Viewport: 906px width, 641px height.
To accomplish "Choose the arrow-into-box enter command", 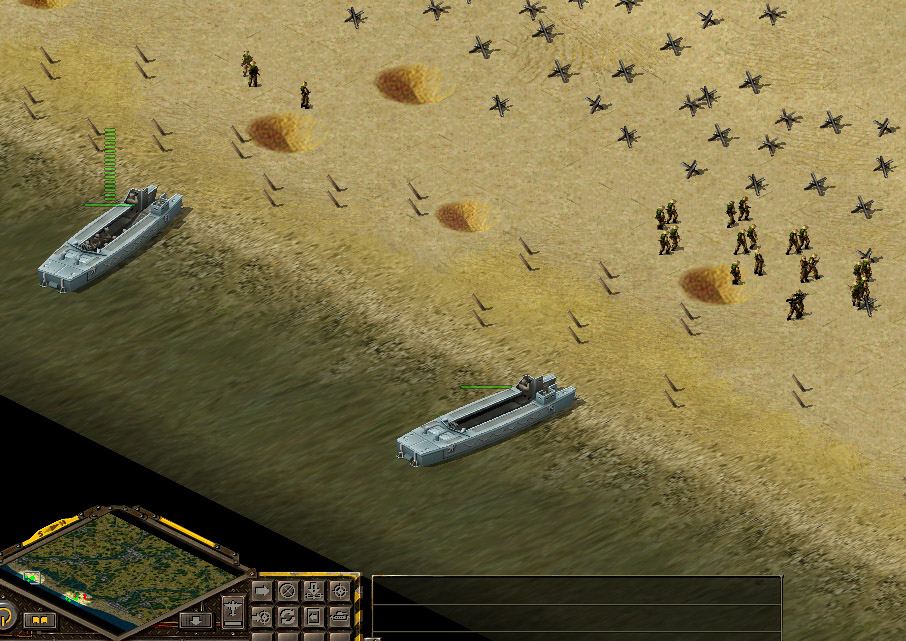I will [x=314, y=616].
